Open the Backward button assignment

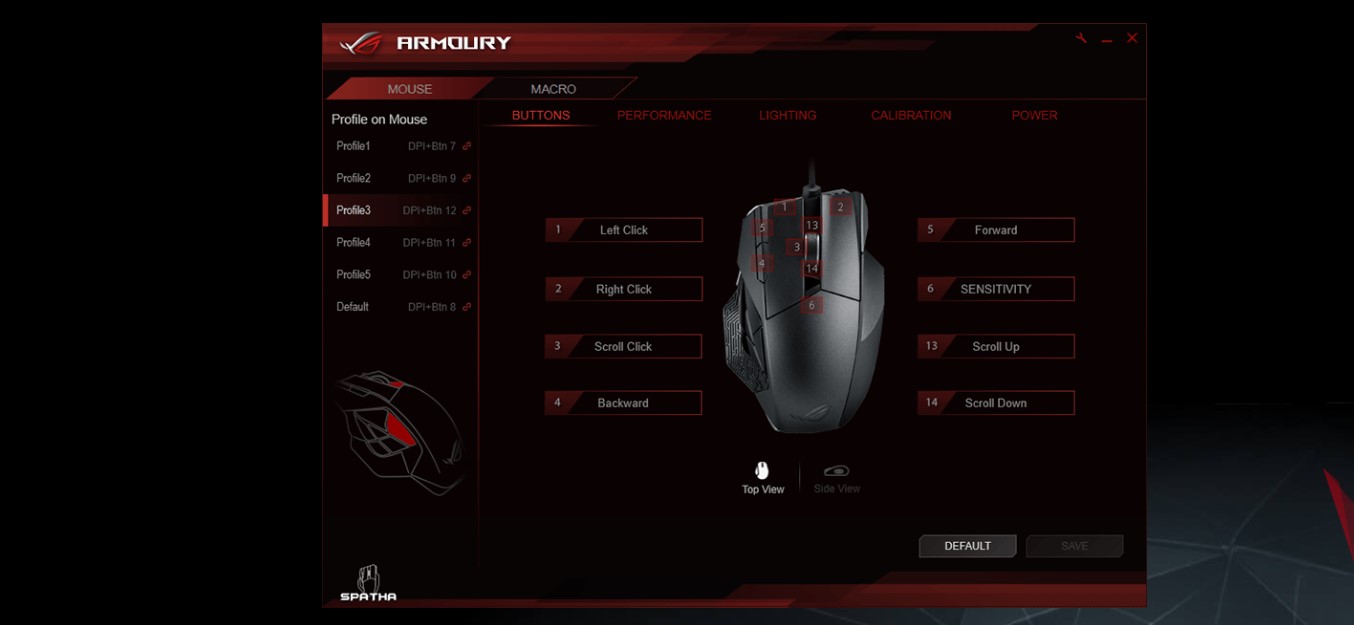623,403
